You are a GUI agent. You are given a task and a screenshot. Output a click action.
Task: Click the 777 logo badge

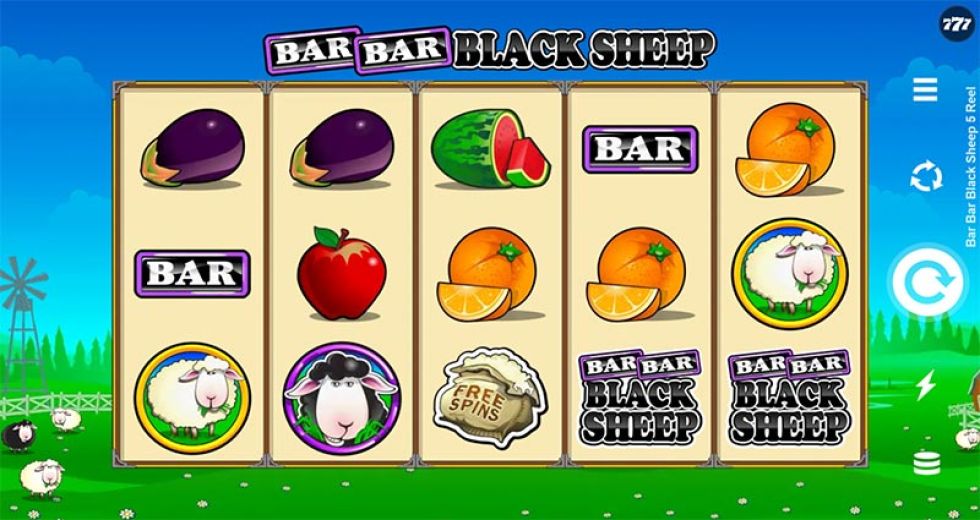pyautogui.click(x=956, y=24)
